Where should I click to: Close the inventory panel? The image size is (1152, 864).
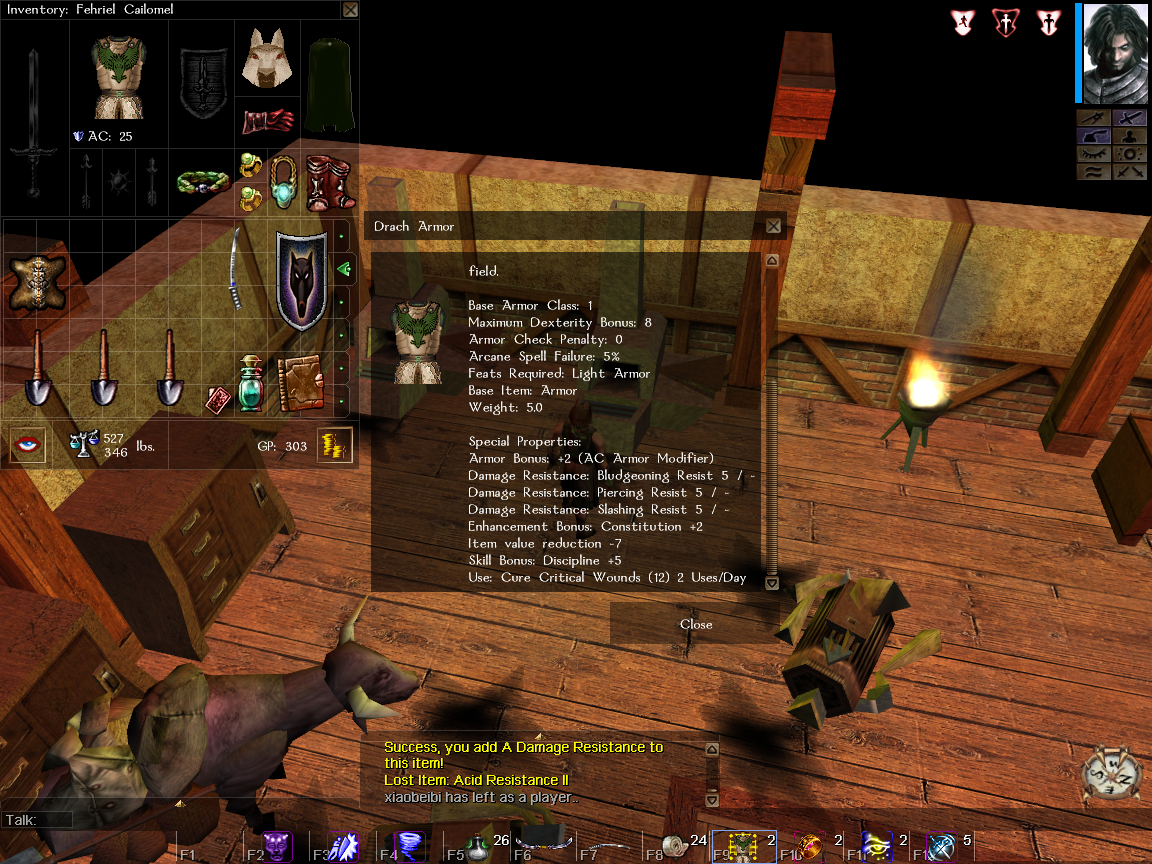350,10
